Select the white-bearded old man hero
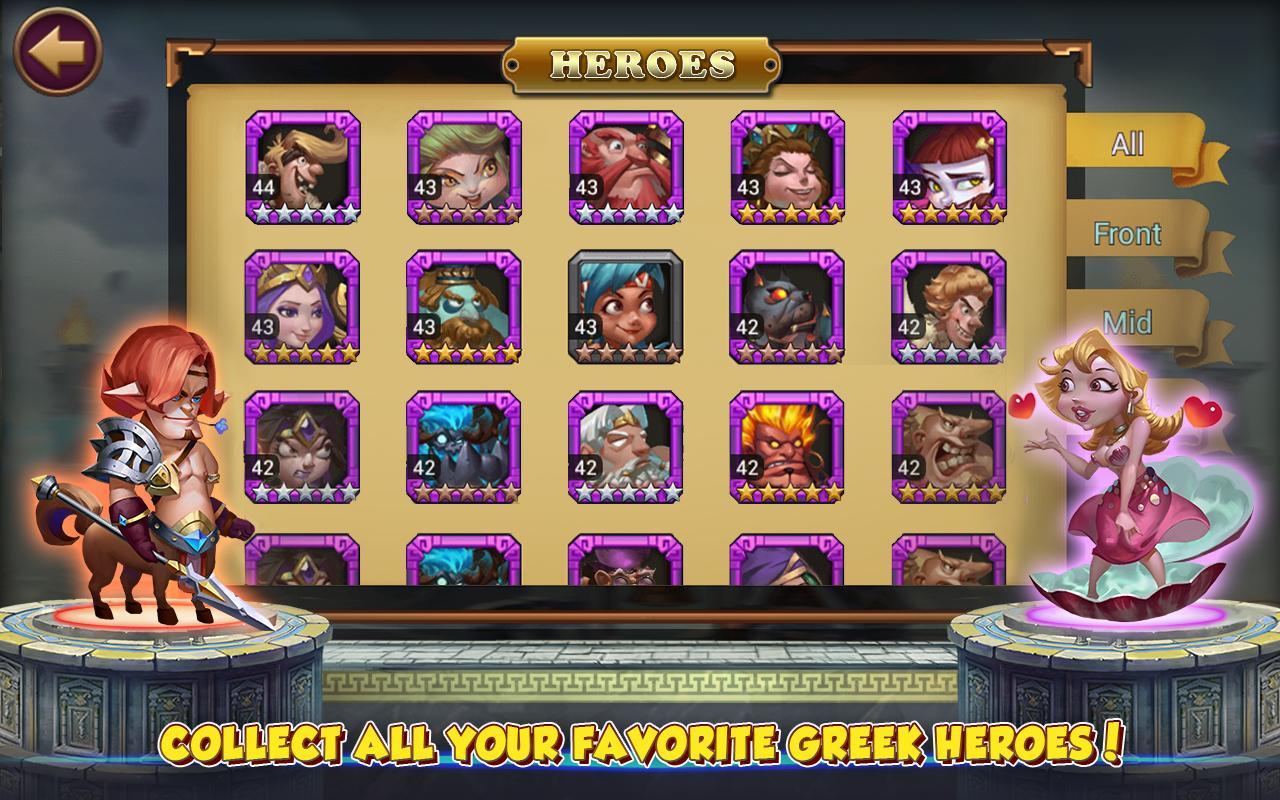 [626, 446]
